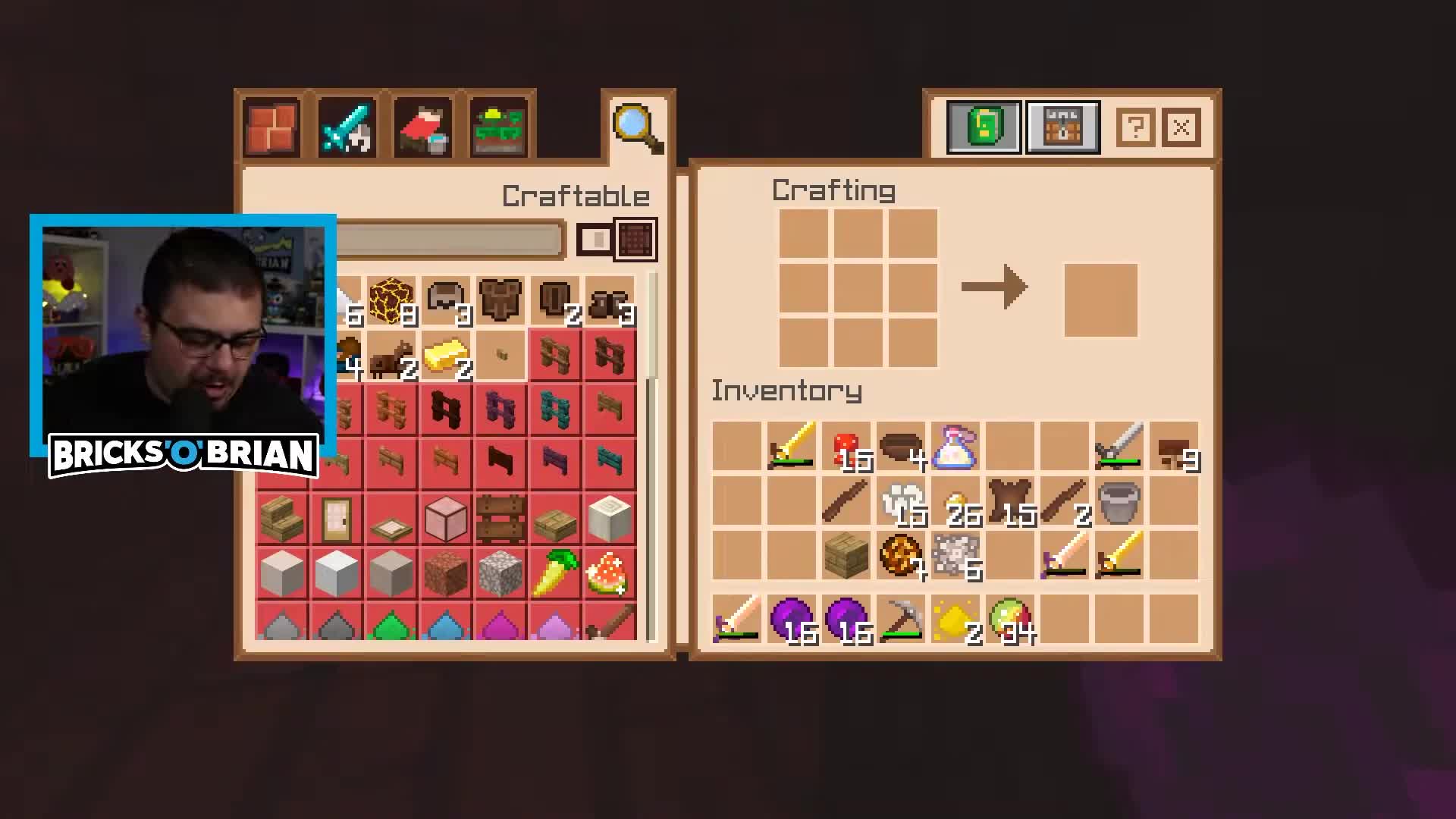Viewport: 1456px width, 819px height.
Task: Select the splash potion in the inventory
Action: 954,447
